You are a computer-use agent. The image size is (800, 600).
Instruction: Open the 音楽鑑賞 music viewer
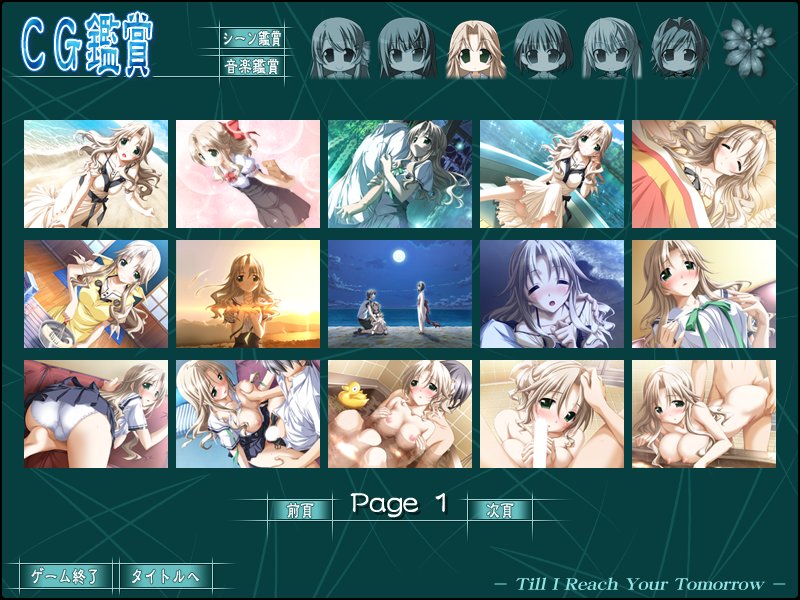250,68
